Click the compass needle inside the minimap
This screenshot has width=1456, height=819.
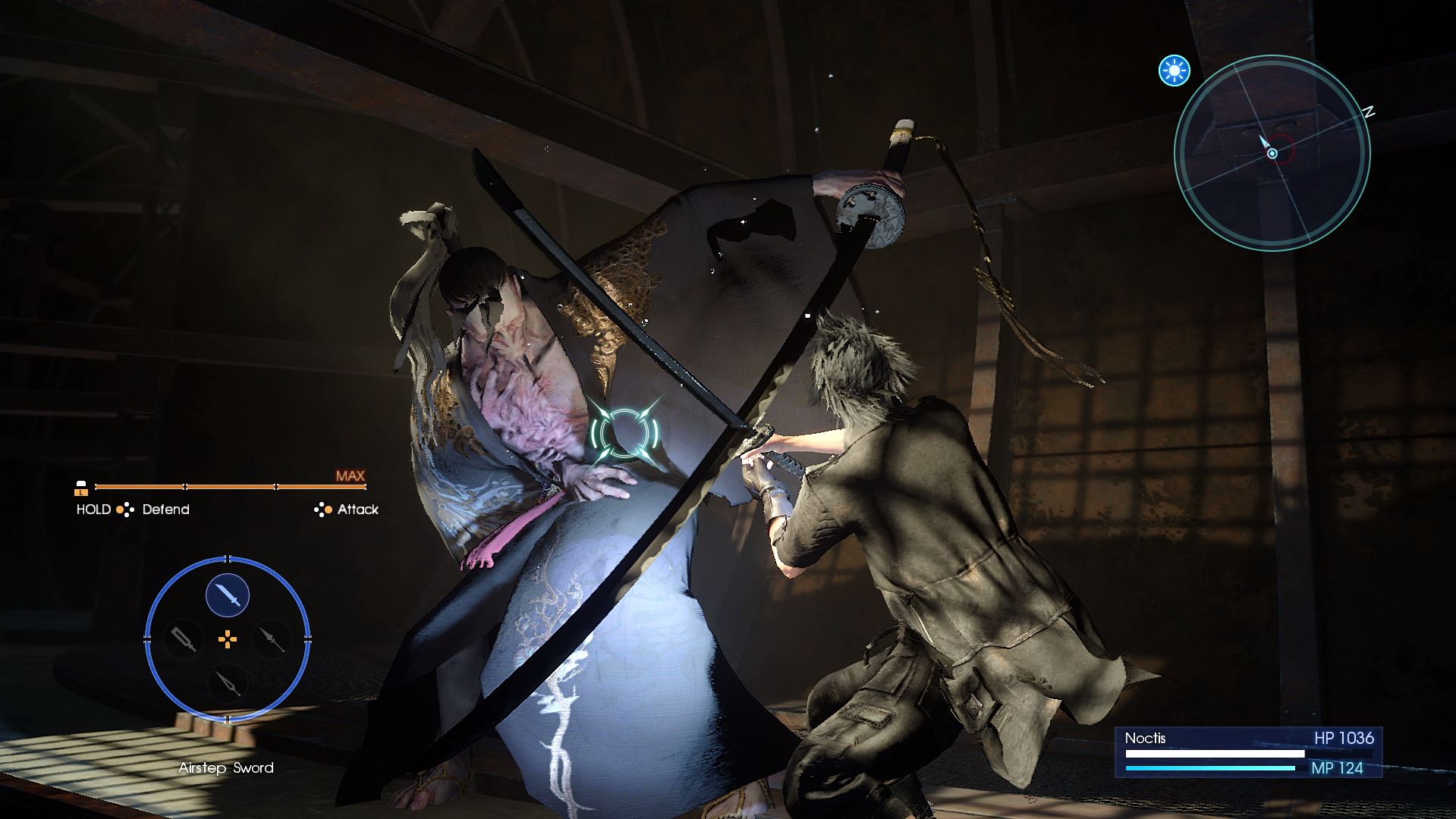(x=1266, y=144)
